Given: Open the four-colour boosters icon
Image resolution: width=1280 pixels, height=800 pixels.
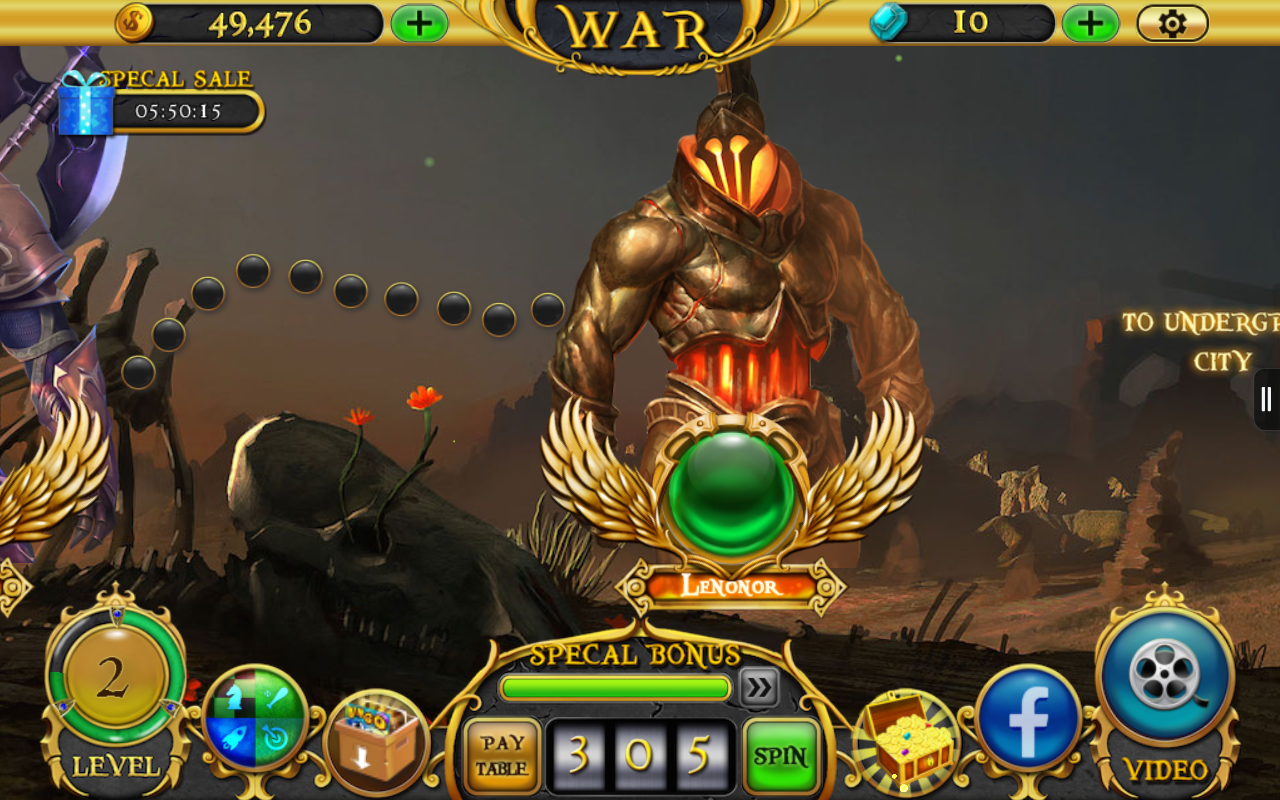Looking at the screenshot, I should pyautogui.click(x=255, y=718).
